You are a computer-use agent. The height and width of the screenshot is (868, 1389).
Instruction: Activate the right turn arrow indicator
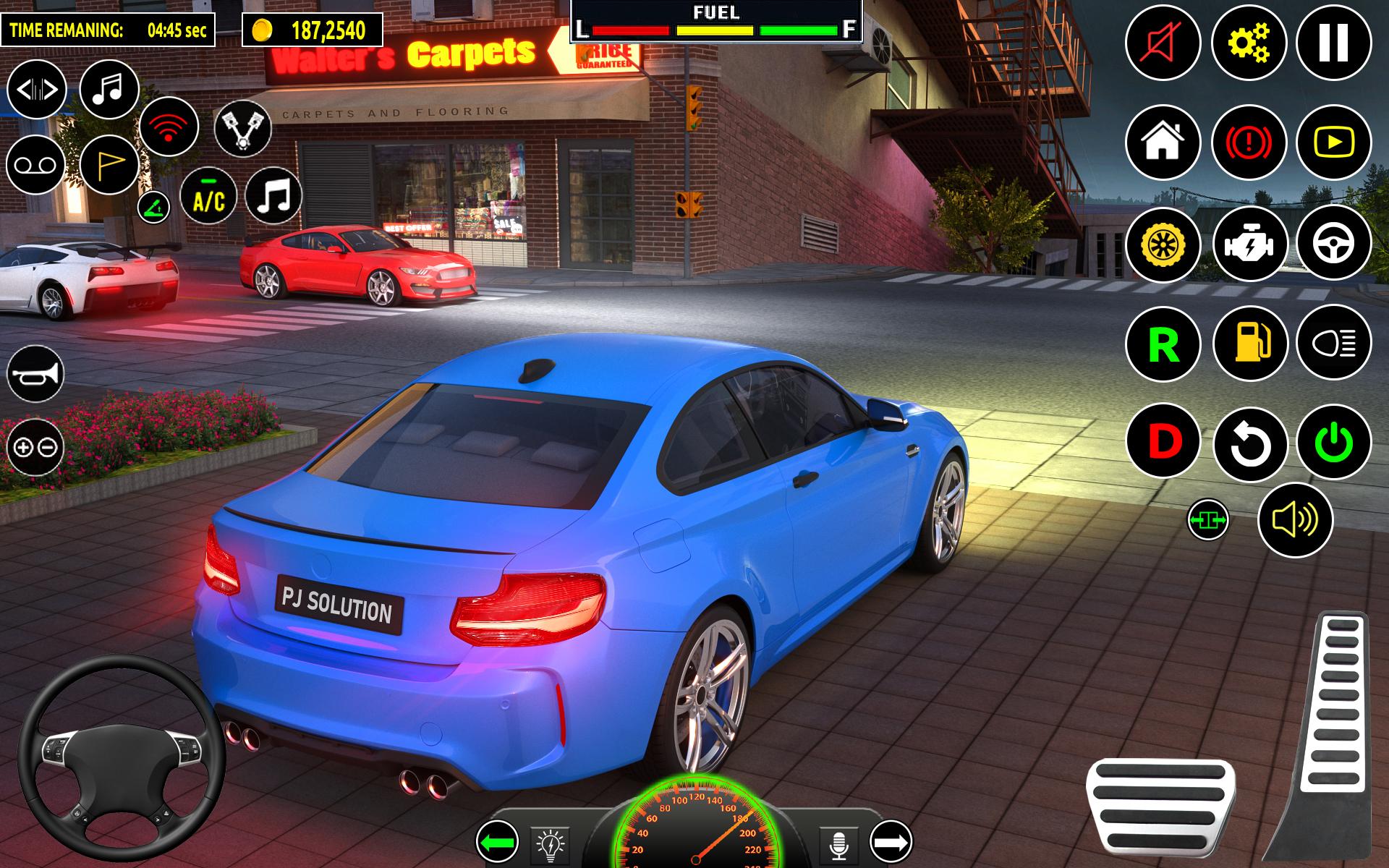(891, 842)
